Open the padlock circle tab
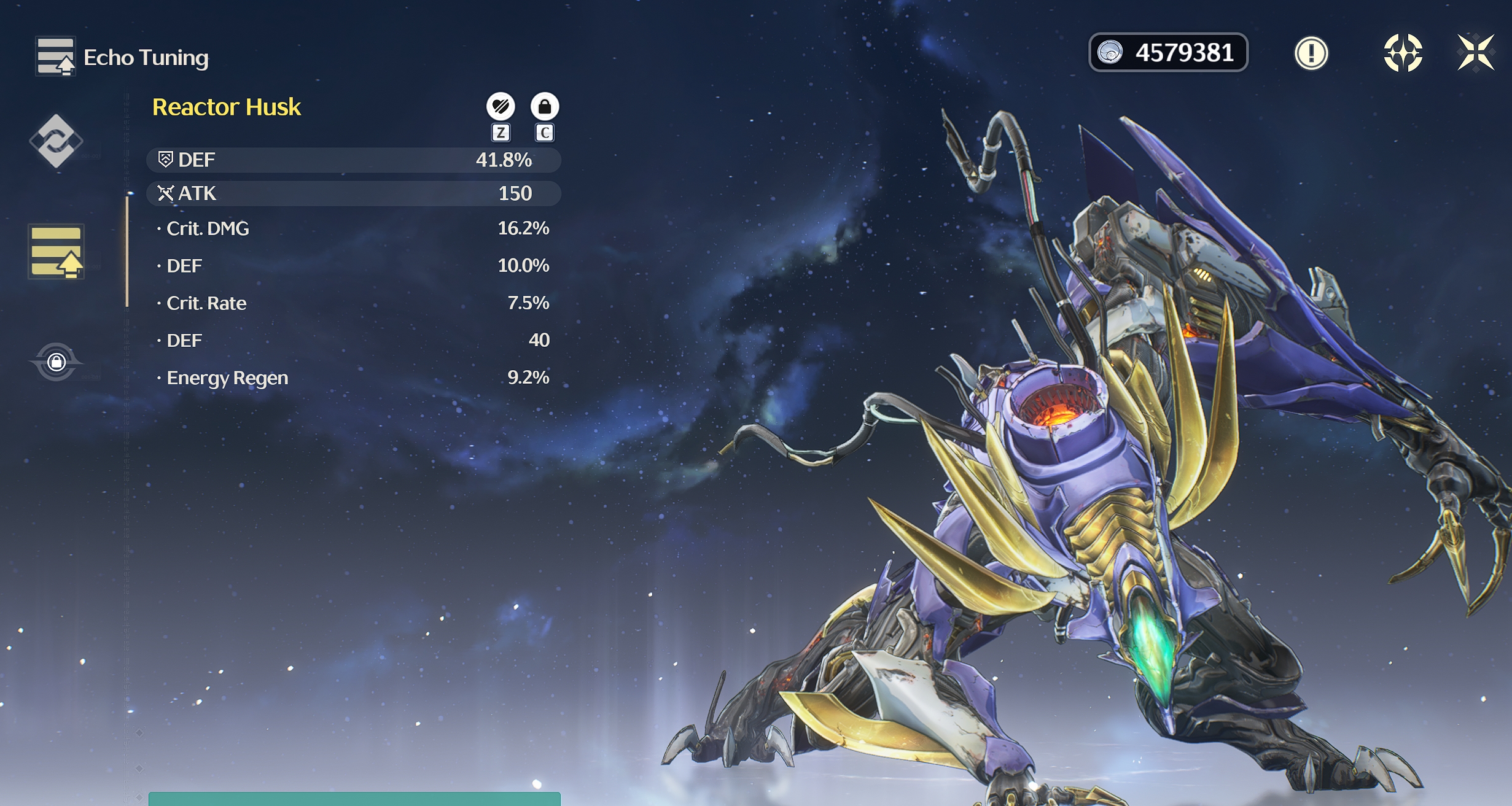1512x806 pixels. pyautogui.click(x=56, y=362)
